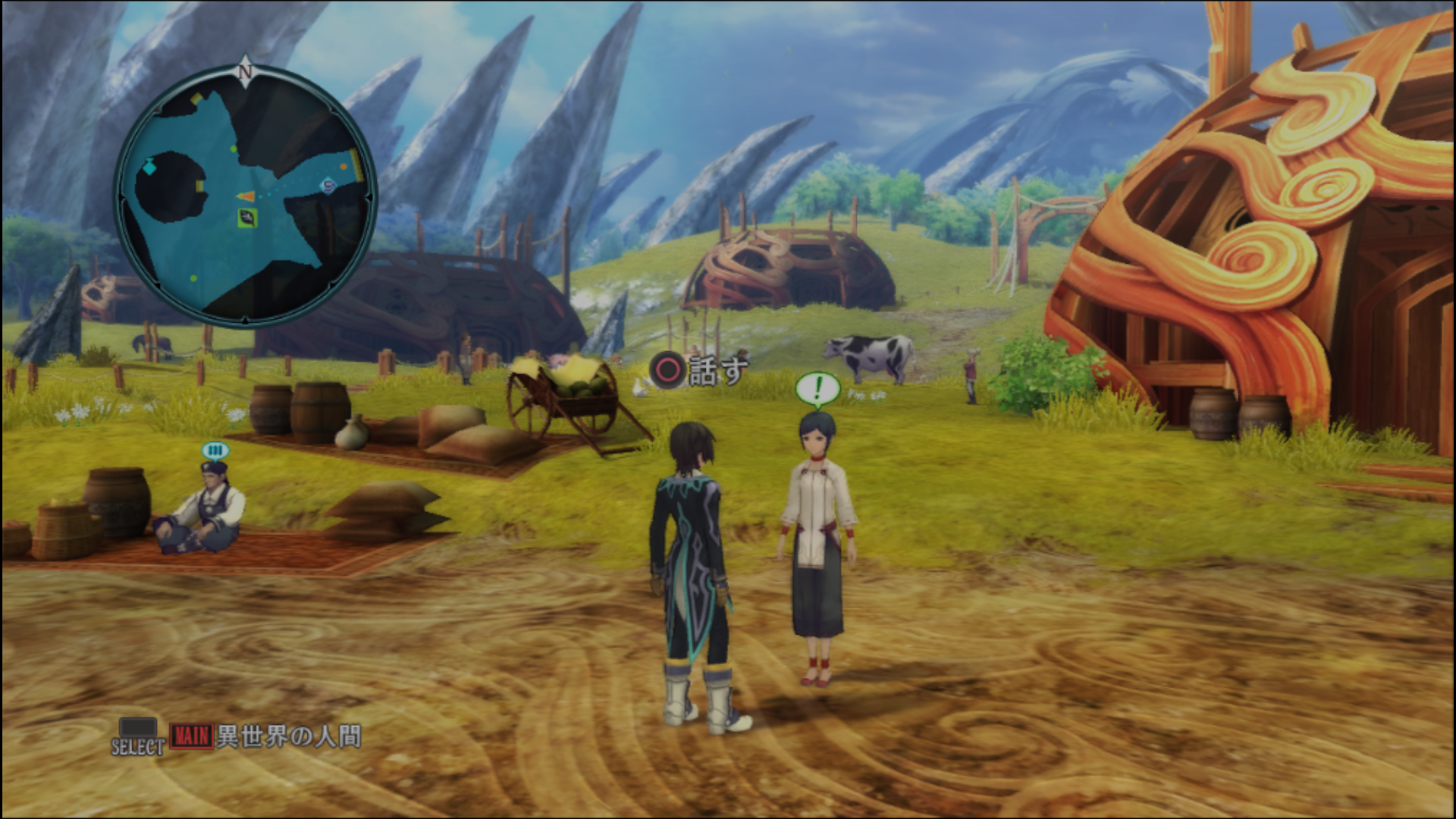Select the orange dot marker on the minimap
Image resolution: width=1456 pixels, height=819 pixels.
click(x=344, y=166)
